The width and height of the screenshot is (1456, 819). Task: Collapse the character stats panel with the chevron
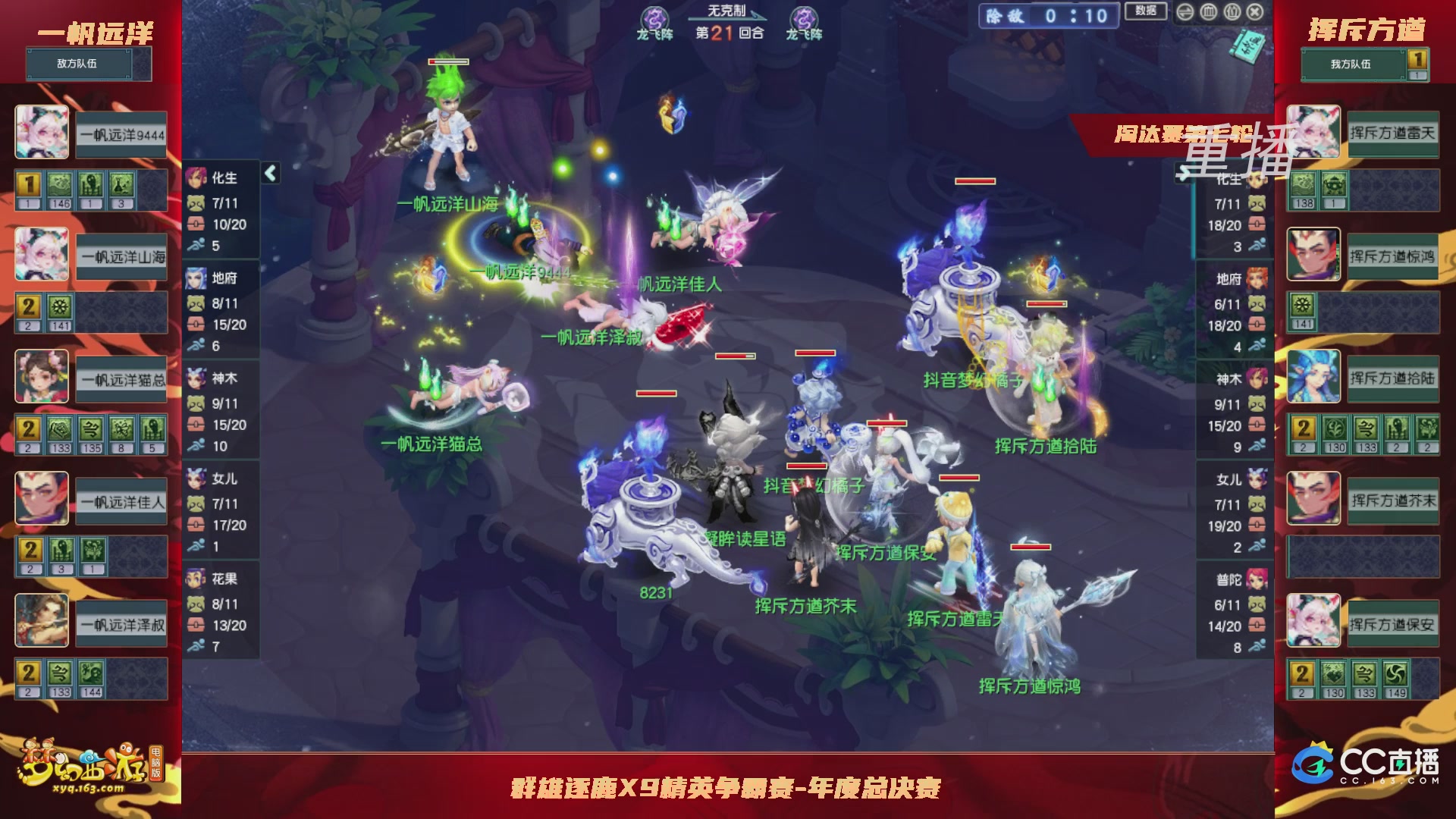pos(270,172)
